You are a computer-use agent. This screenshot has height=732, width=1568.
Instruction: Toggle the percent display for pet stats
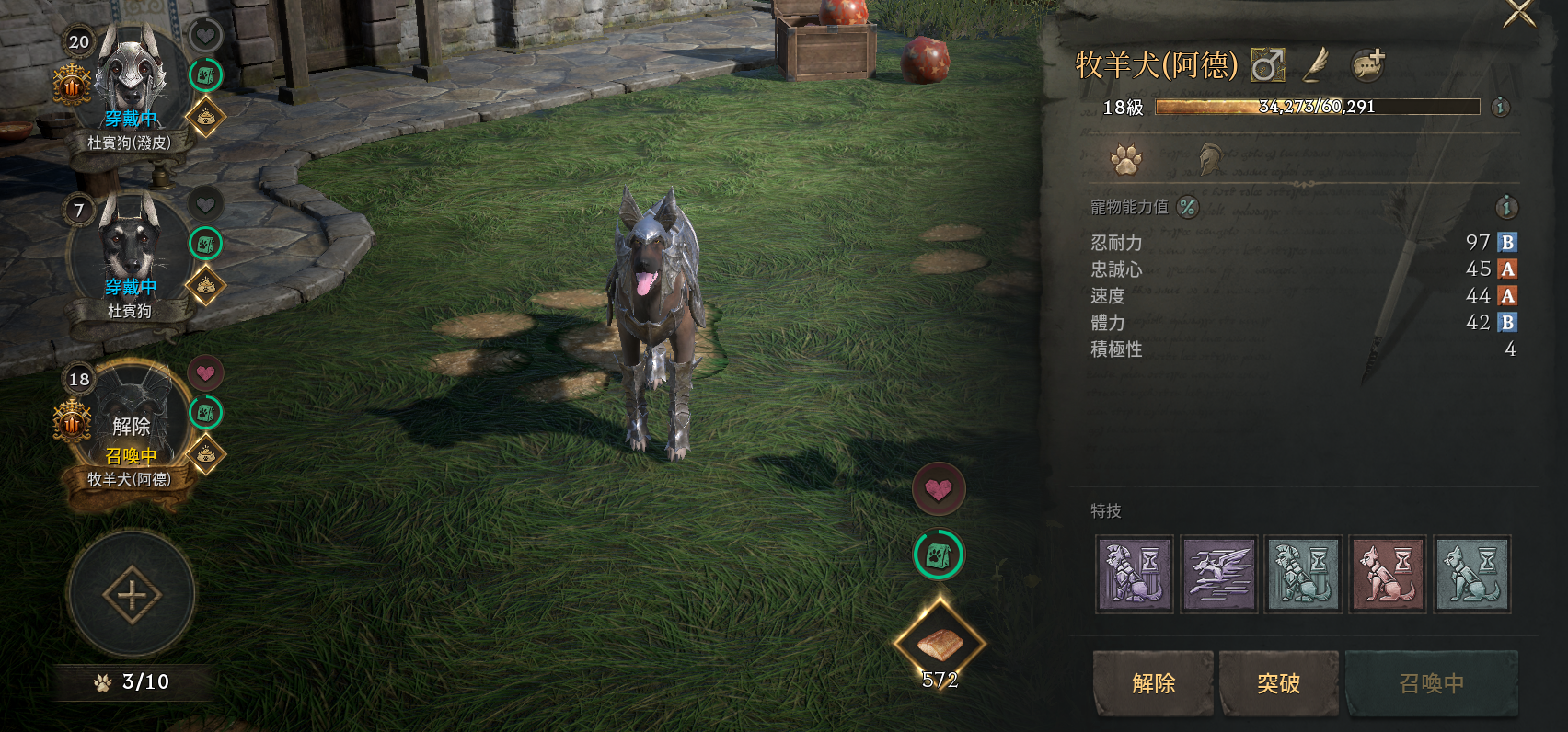pos(1188,207)
